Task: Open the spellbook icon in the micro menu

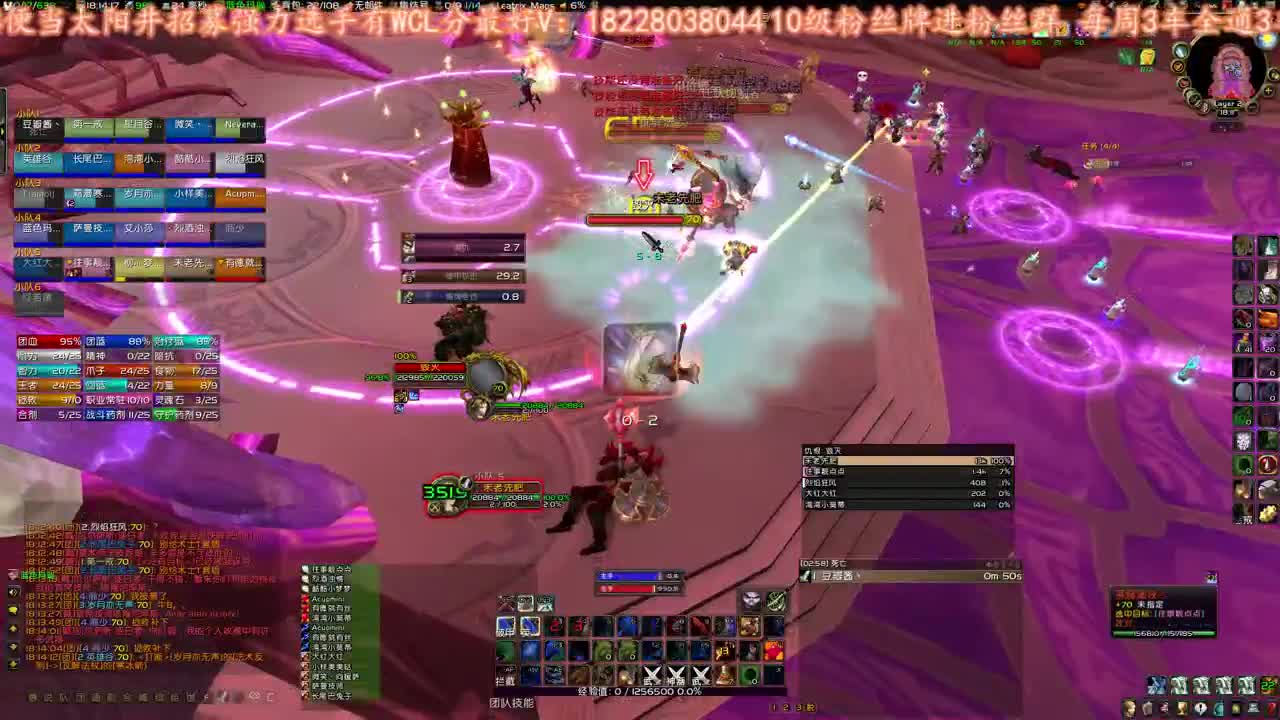Action: pos(1146,707)
